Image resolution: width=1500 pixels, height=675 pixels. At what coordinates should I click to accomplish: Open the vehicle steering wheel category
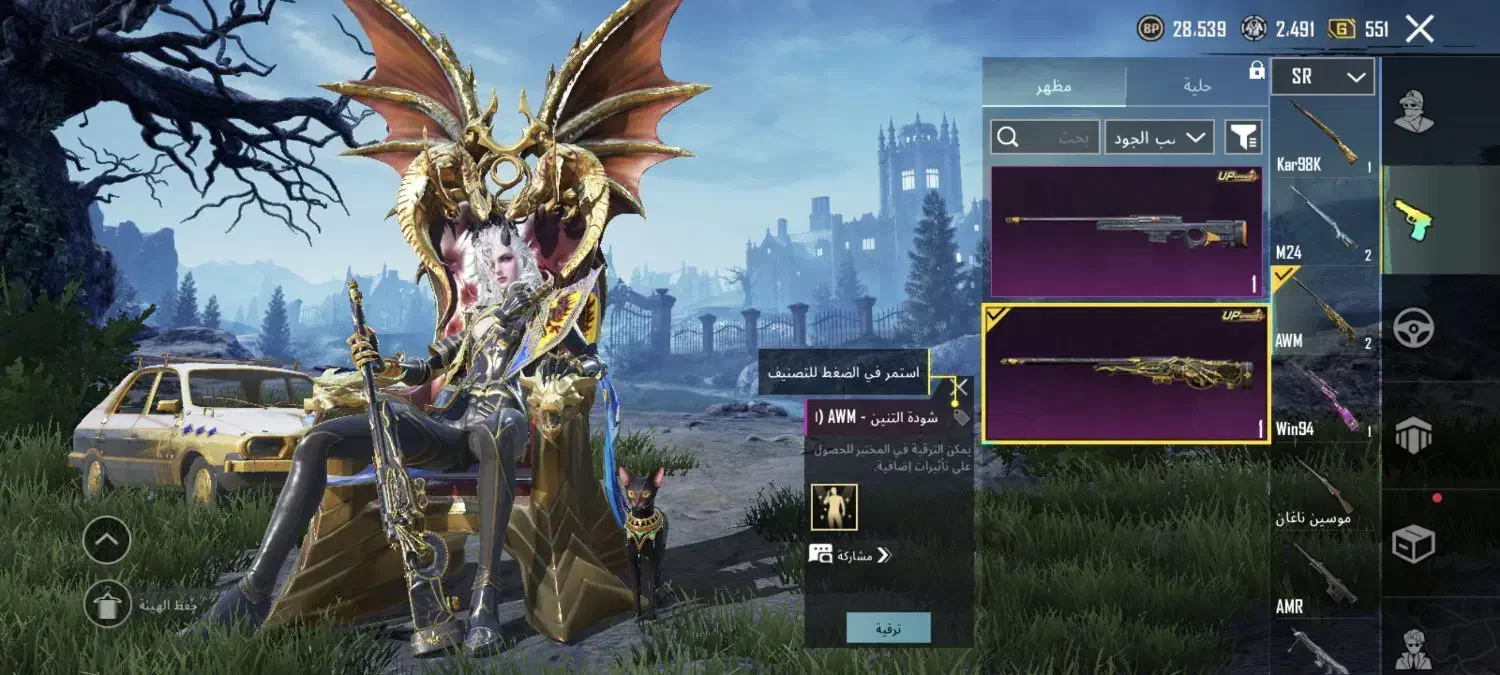(x=1414, y=327)
